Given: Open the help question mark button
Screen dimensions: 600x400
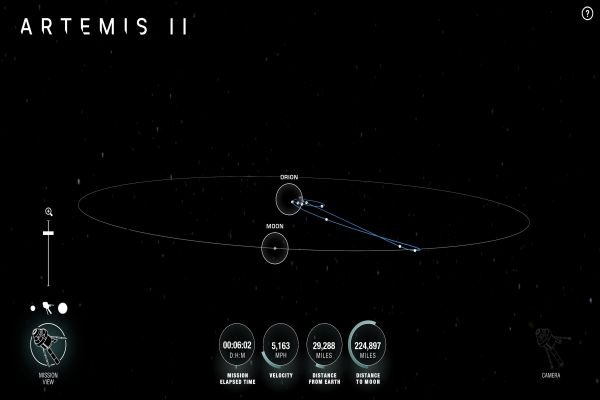Looking at the screenshot, I should tap(587, 12).
